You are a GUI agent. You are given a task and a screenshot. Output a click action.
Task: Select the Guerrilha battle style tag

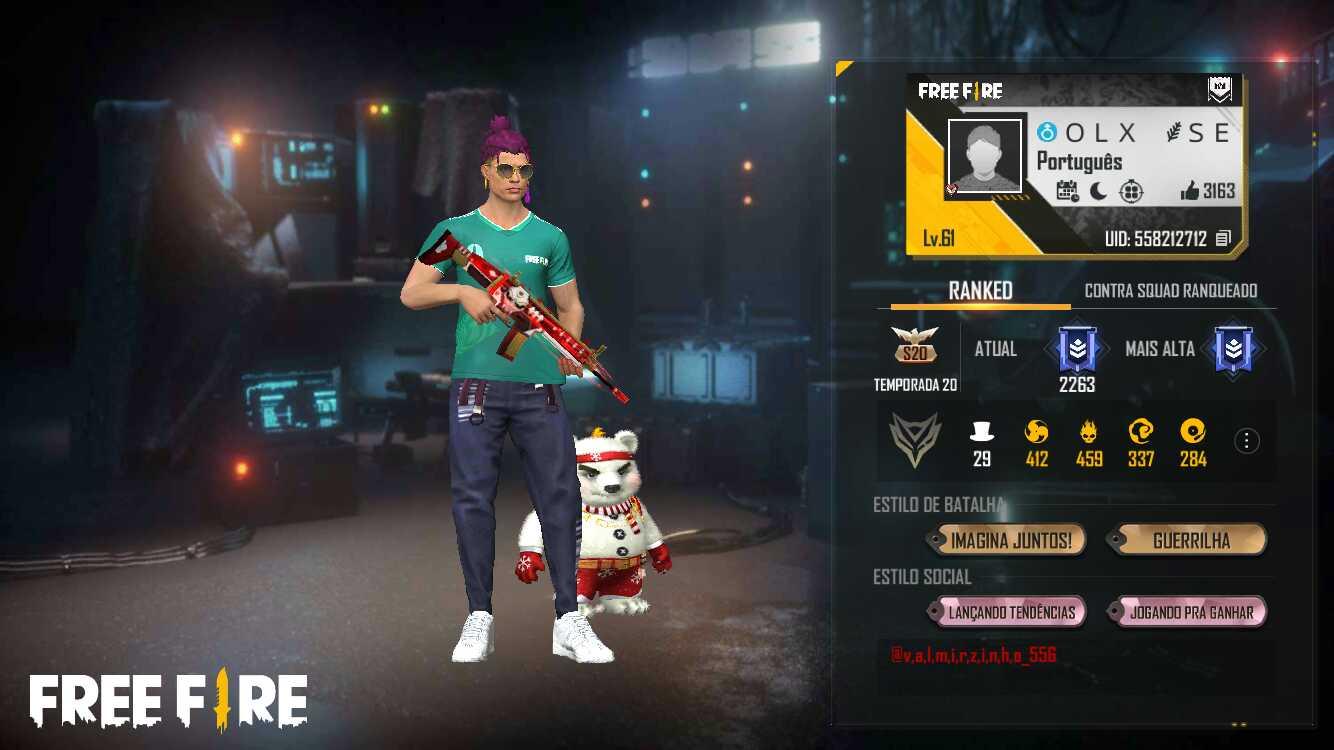[1190, 541]
